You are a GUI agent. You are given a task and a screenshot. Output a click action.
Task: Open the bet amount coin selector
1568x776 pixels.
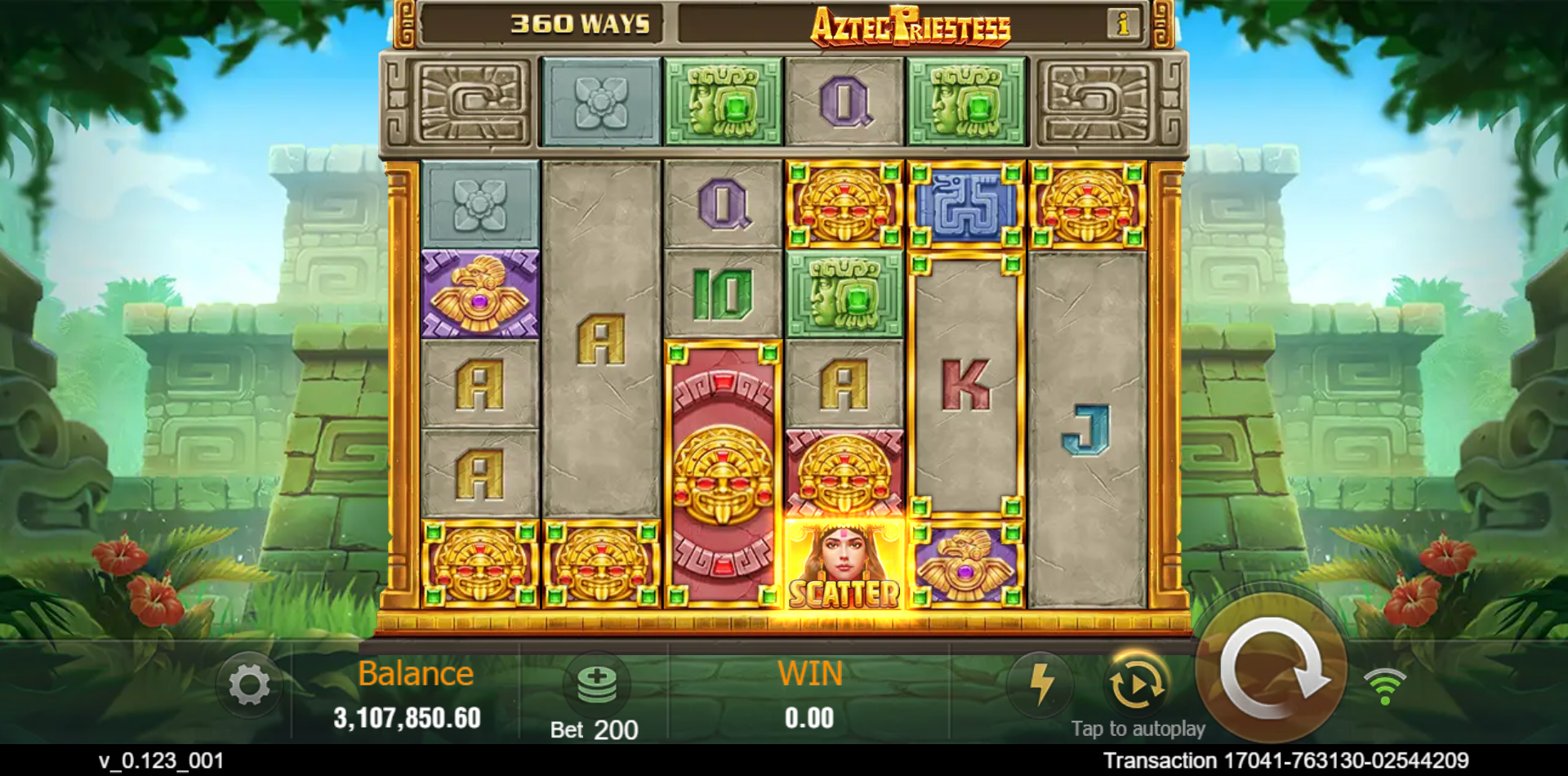(597, 682)
